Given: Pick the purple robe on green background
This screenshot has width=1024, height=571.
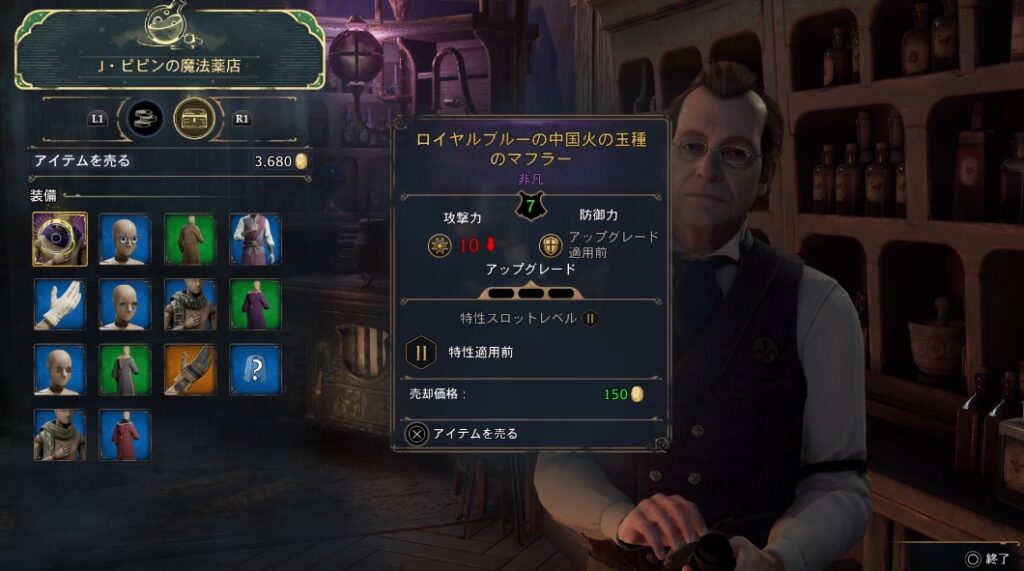Looking at the screenshot, I should [x=255, y=304].
